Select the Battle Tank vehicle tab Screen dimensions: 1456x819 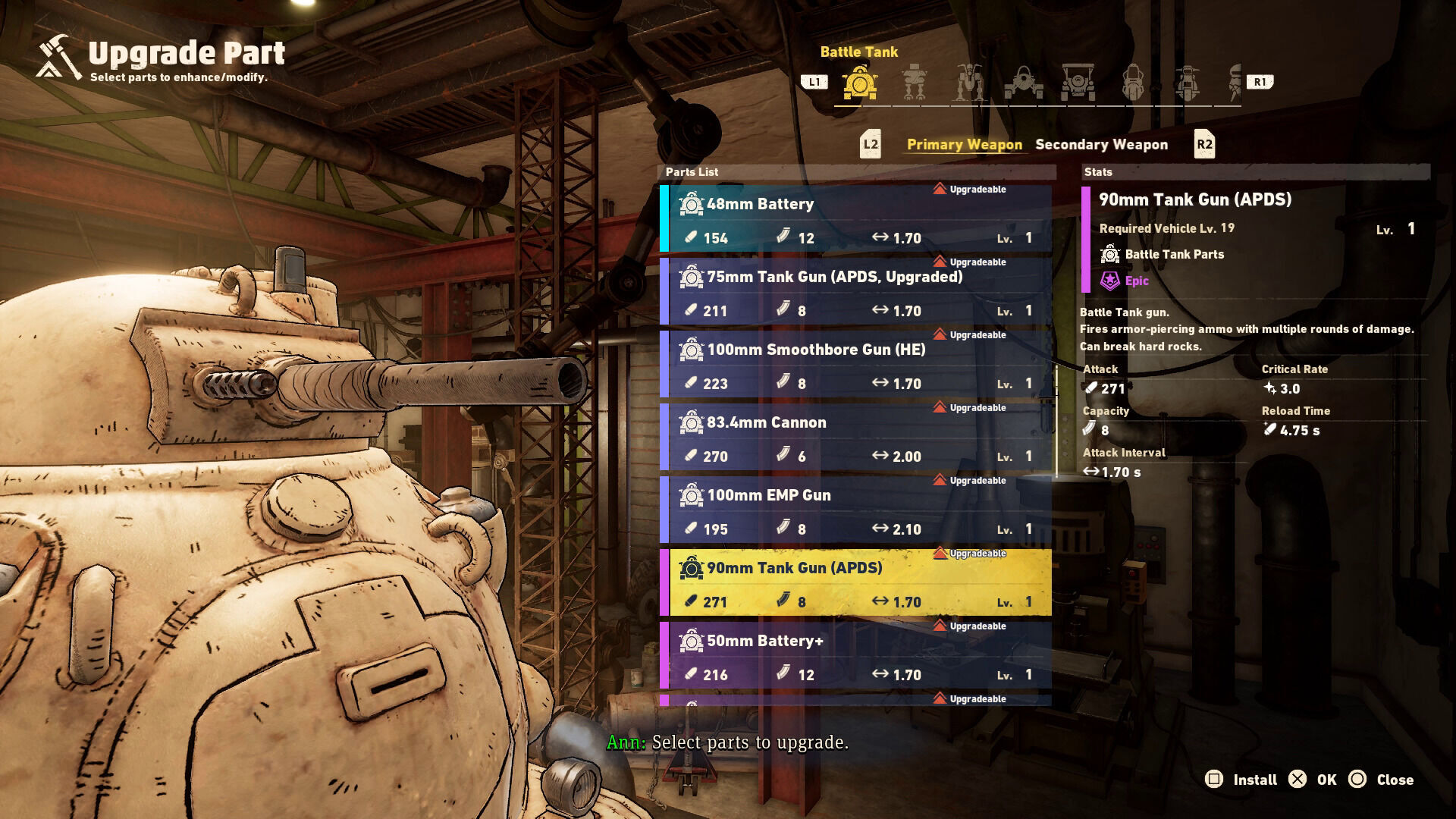(859, 83)
